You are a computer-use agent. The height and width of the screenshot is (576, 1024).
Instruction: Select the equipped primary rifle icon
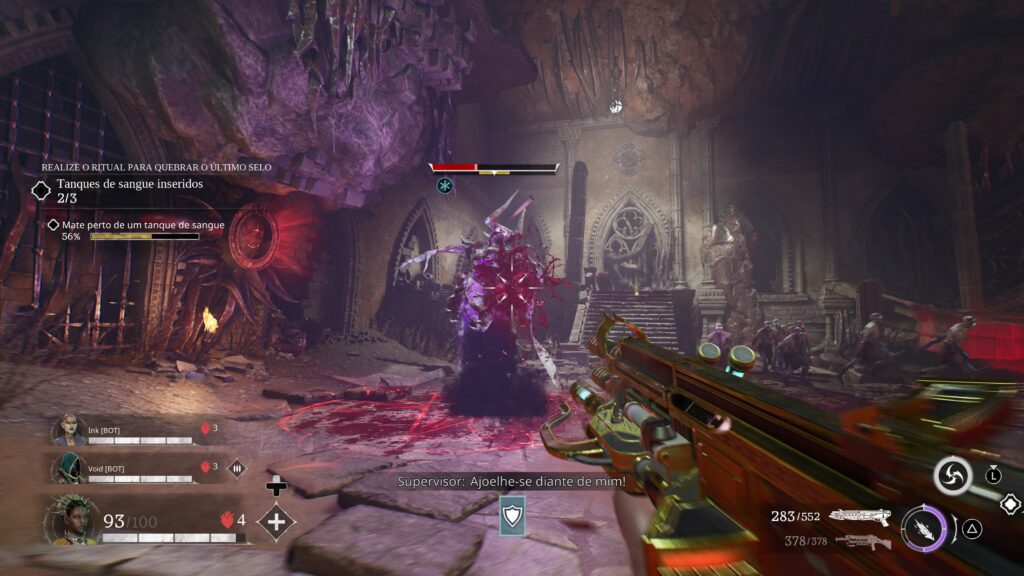tap(860, 516)
